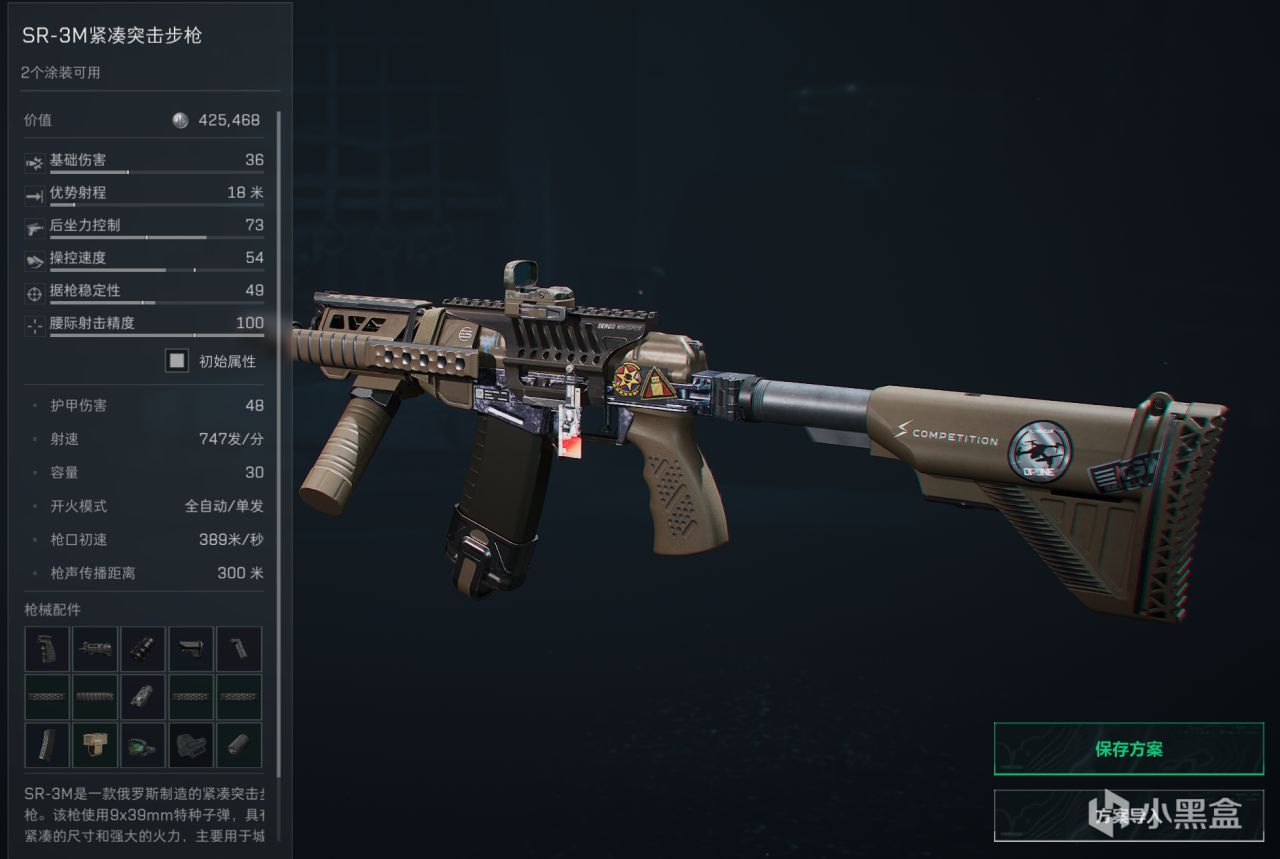The image size is (1280, 859).
Task: Save the build with 保存方案
Action: click(1129, 749)
